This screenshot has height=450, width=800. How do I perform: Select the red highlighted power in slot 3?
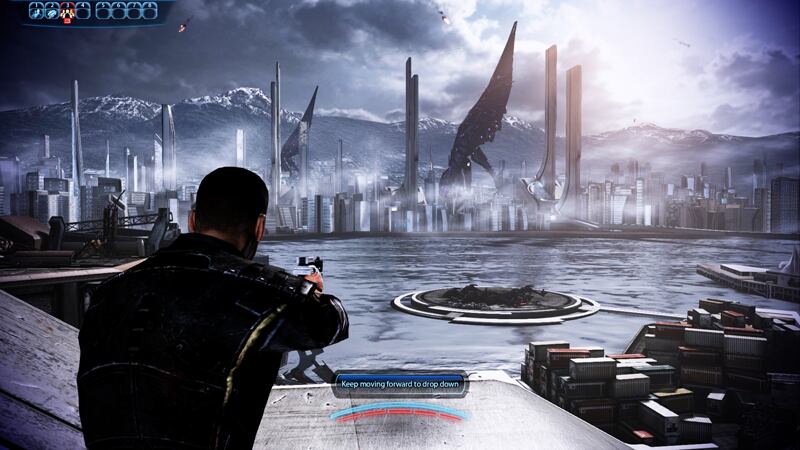click(68, 12)
